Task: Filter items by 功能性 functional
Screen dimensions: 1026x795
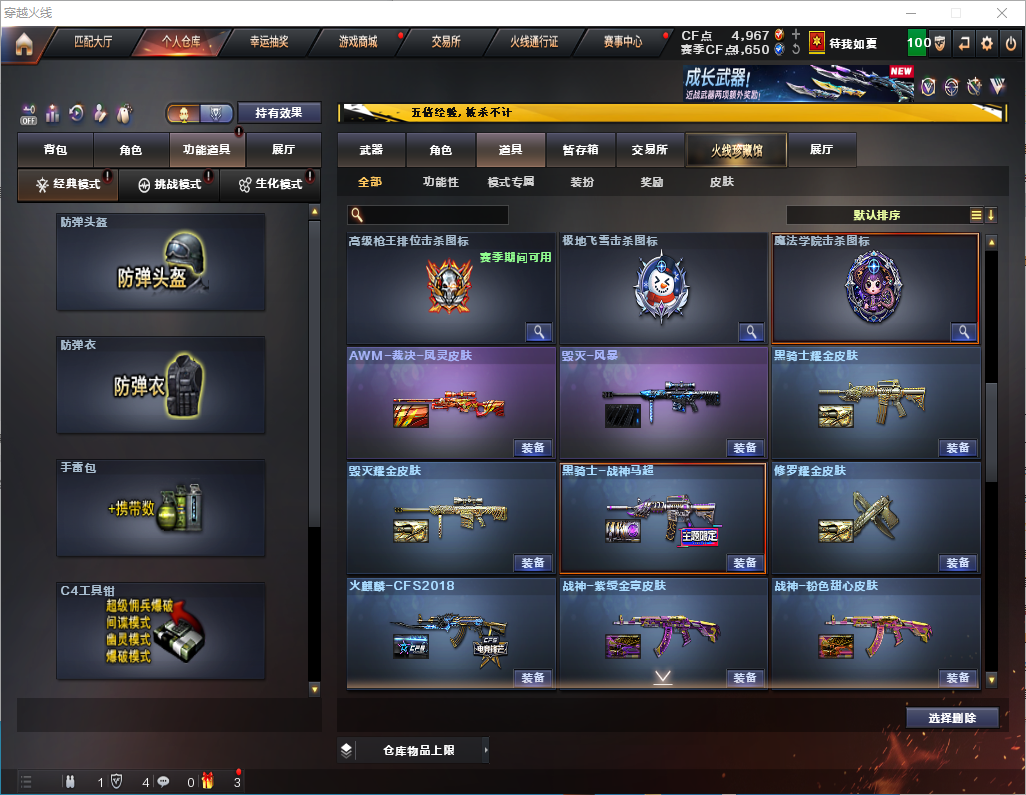Action: (x=440, y=182)
